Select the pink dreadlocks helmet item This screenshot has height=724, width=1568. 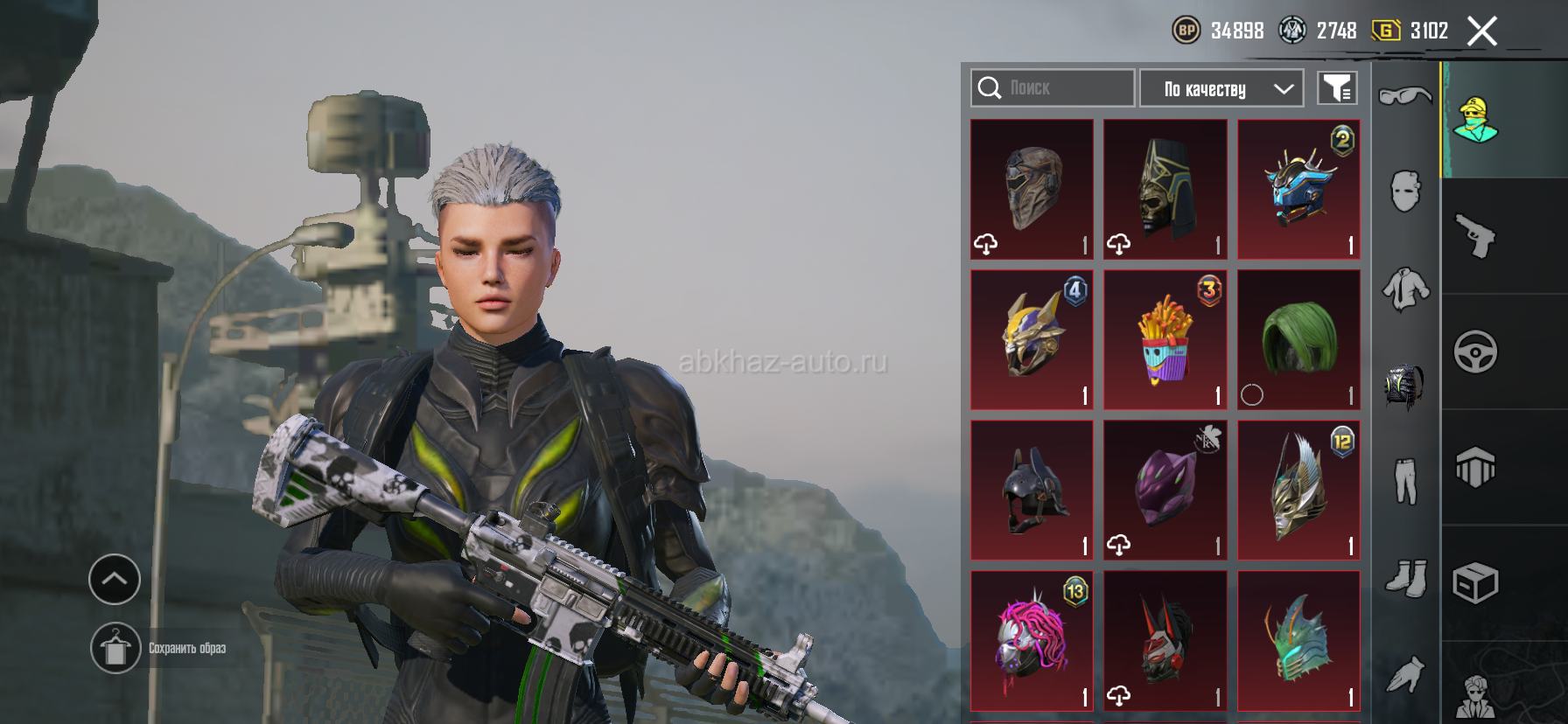click(x=1032, y=640)
